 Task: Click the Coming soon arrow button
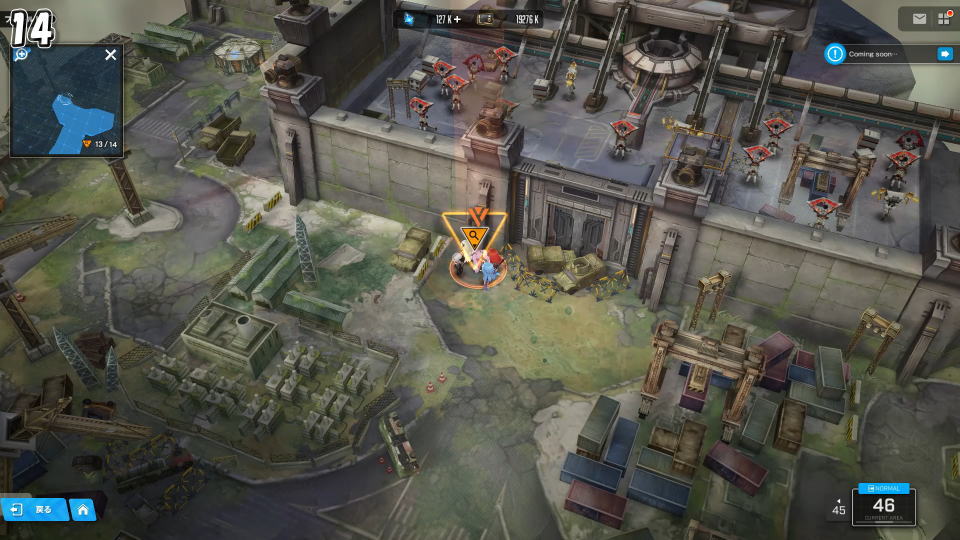(x=944, y=54)
